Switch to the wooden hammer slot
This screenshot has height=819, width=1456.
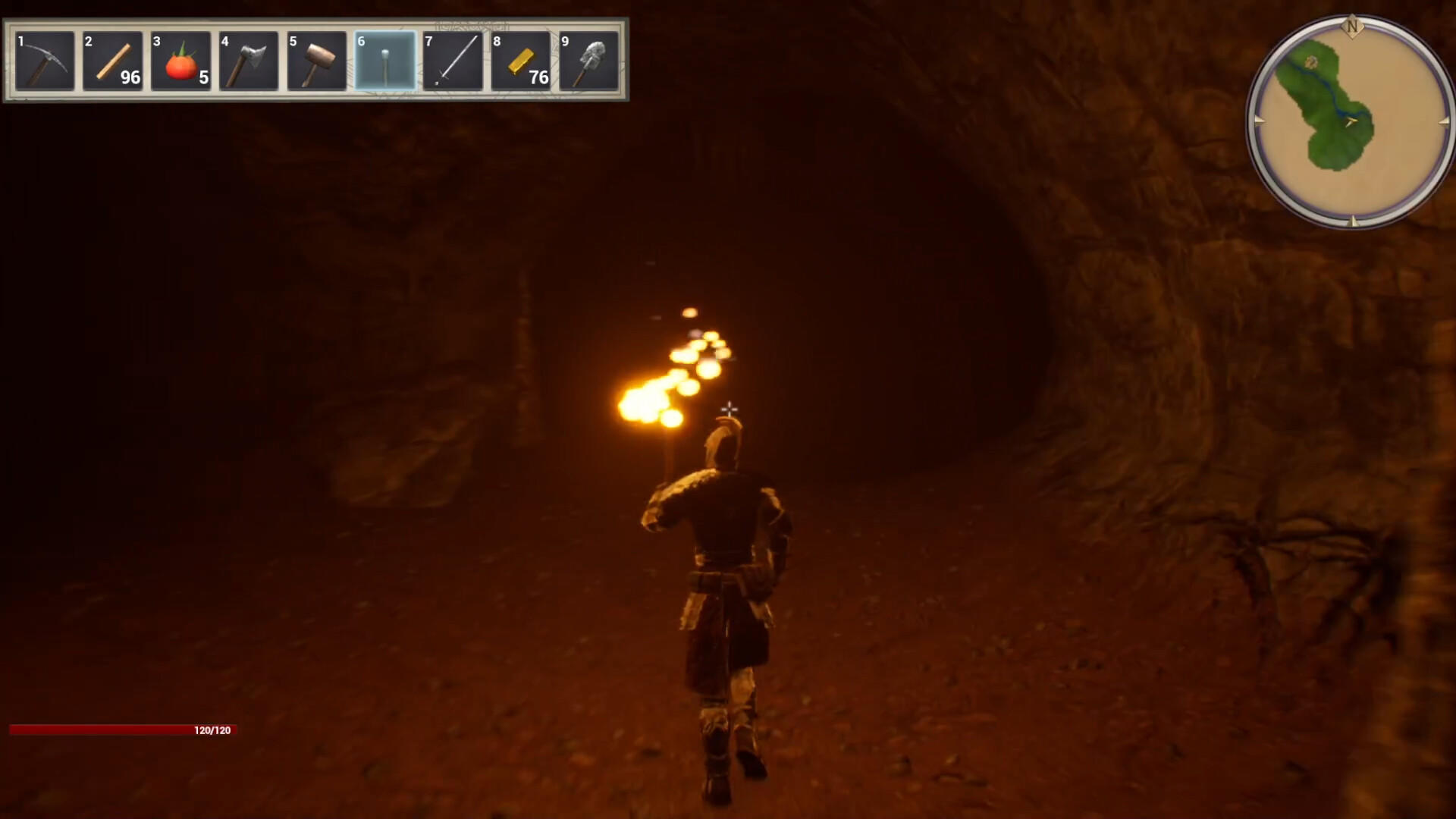click(317, 61)
